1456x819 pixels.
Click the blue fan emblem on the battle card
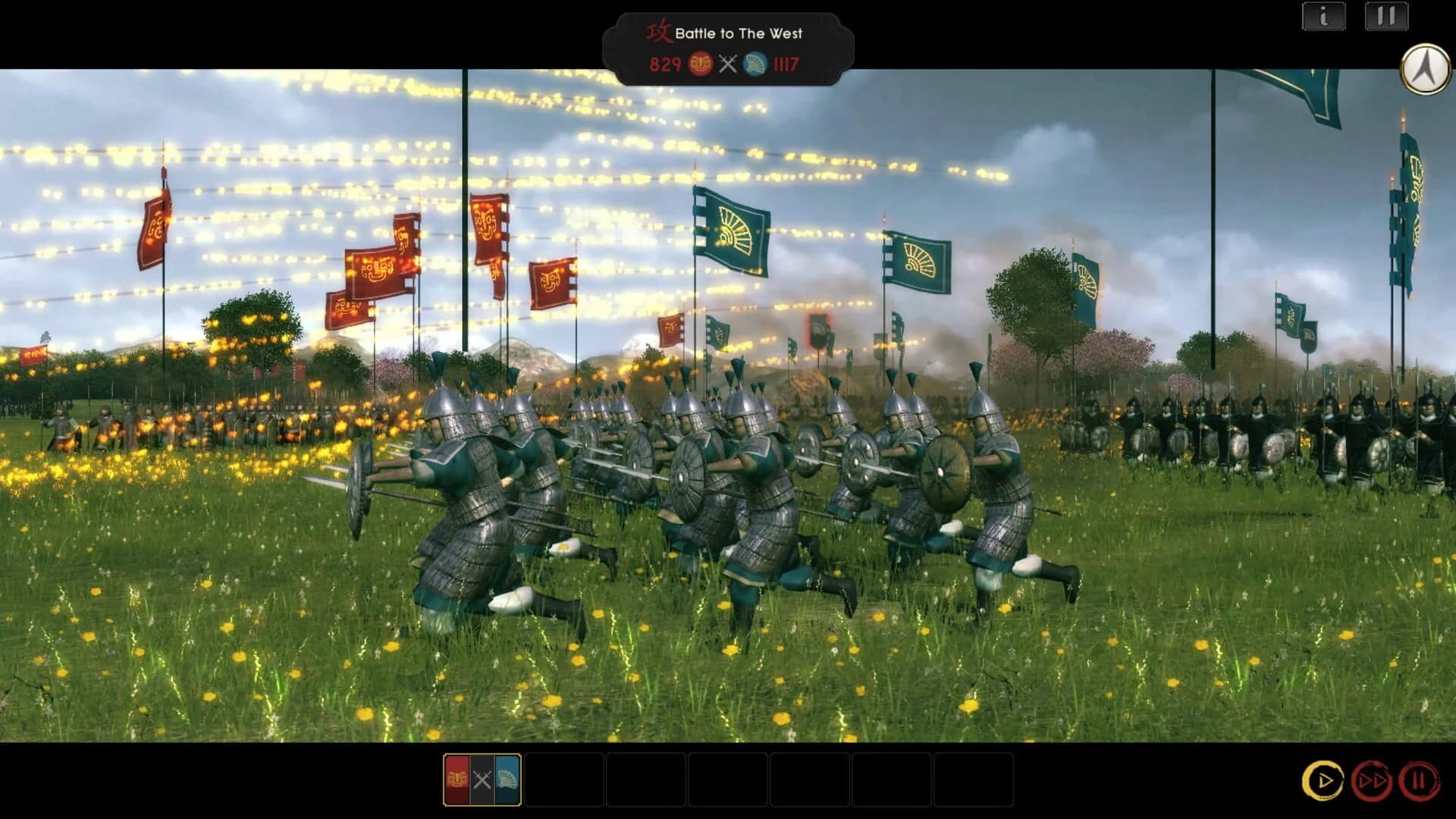point(507,777)
